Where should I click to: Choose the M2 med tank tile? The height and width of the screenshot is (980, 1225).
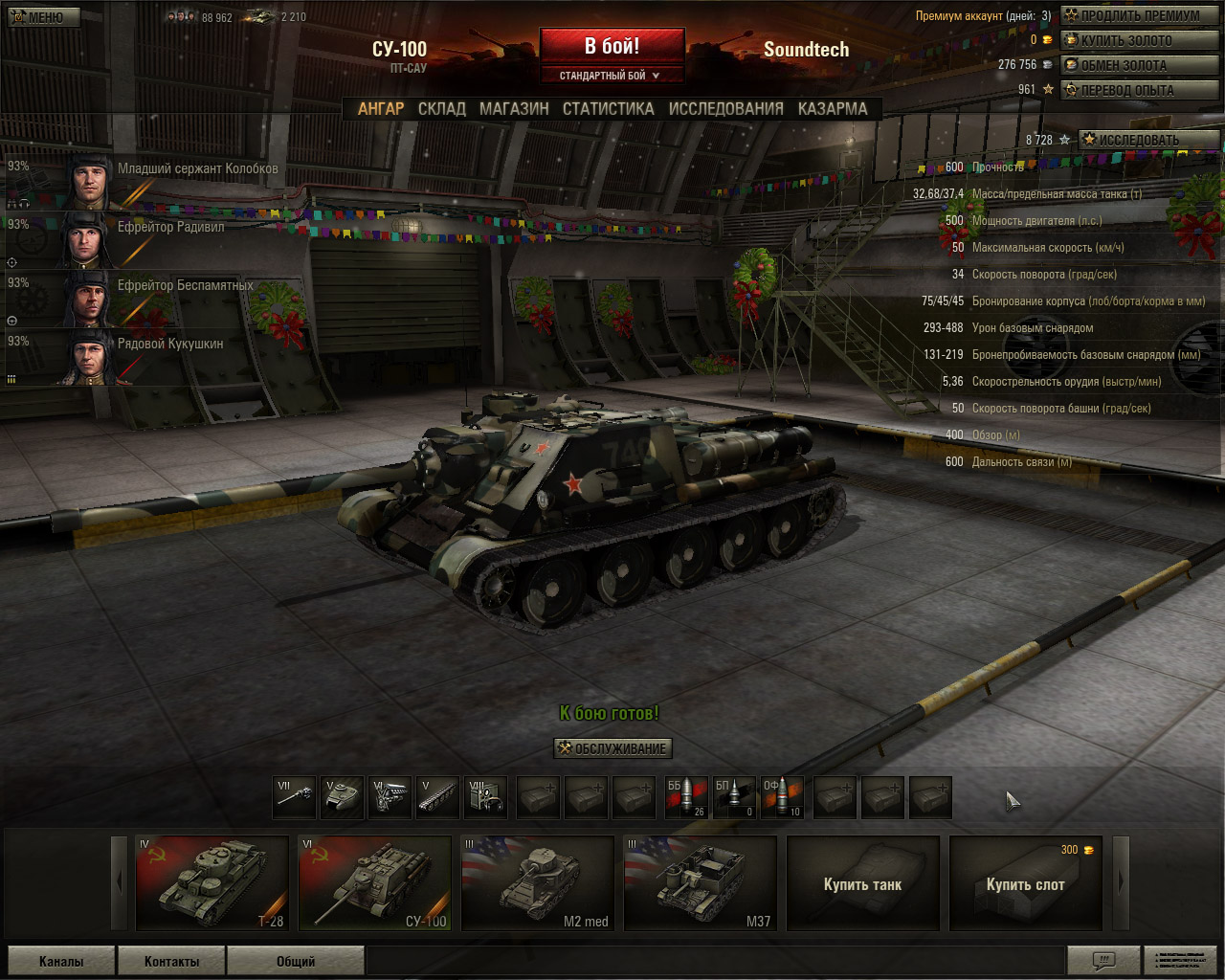537,883
